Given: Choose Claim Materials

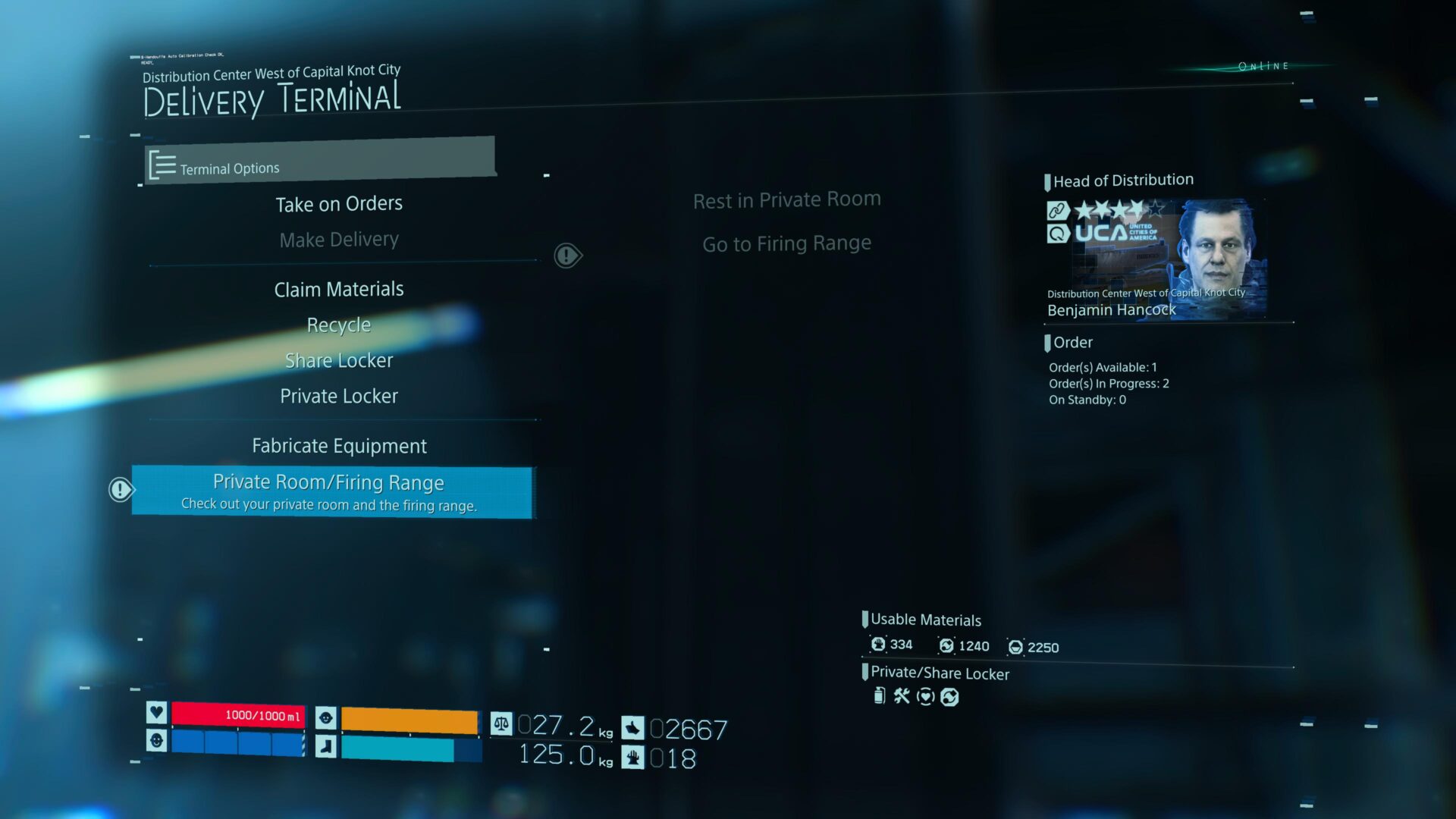Looking at the screenshot, I should (x=339, y=289).
